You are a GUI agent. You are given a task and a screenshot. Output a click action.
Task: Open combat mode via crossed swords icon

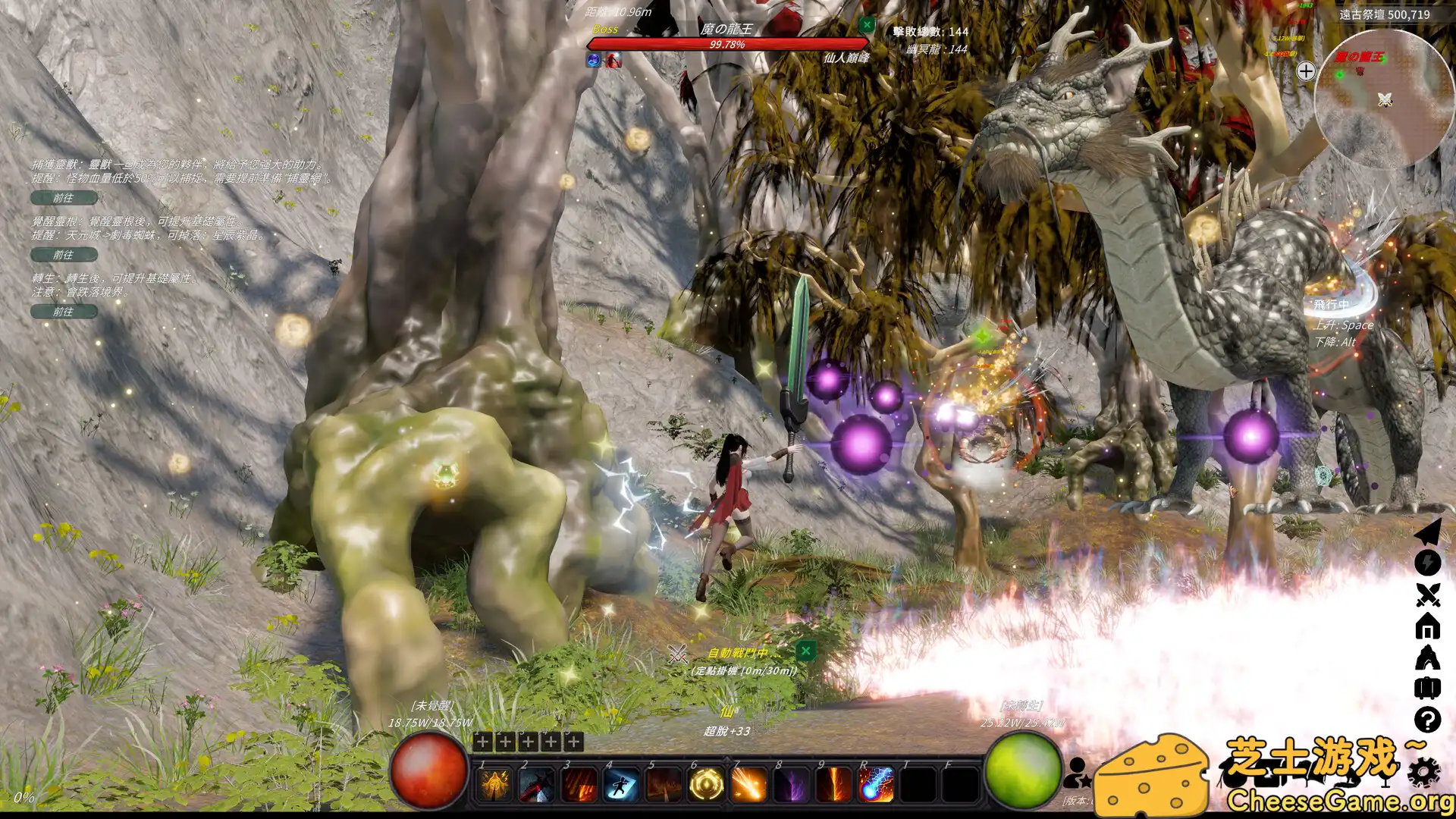[x=1428, y=595]
